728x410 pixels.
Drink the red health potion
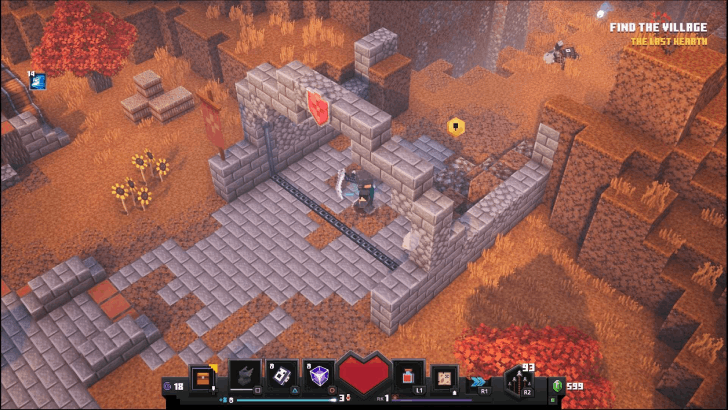click(407, 377)
